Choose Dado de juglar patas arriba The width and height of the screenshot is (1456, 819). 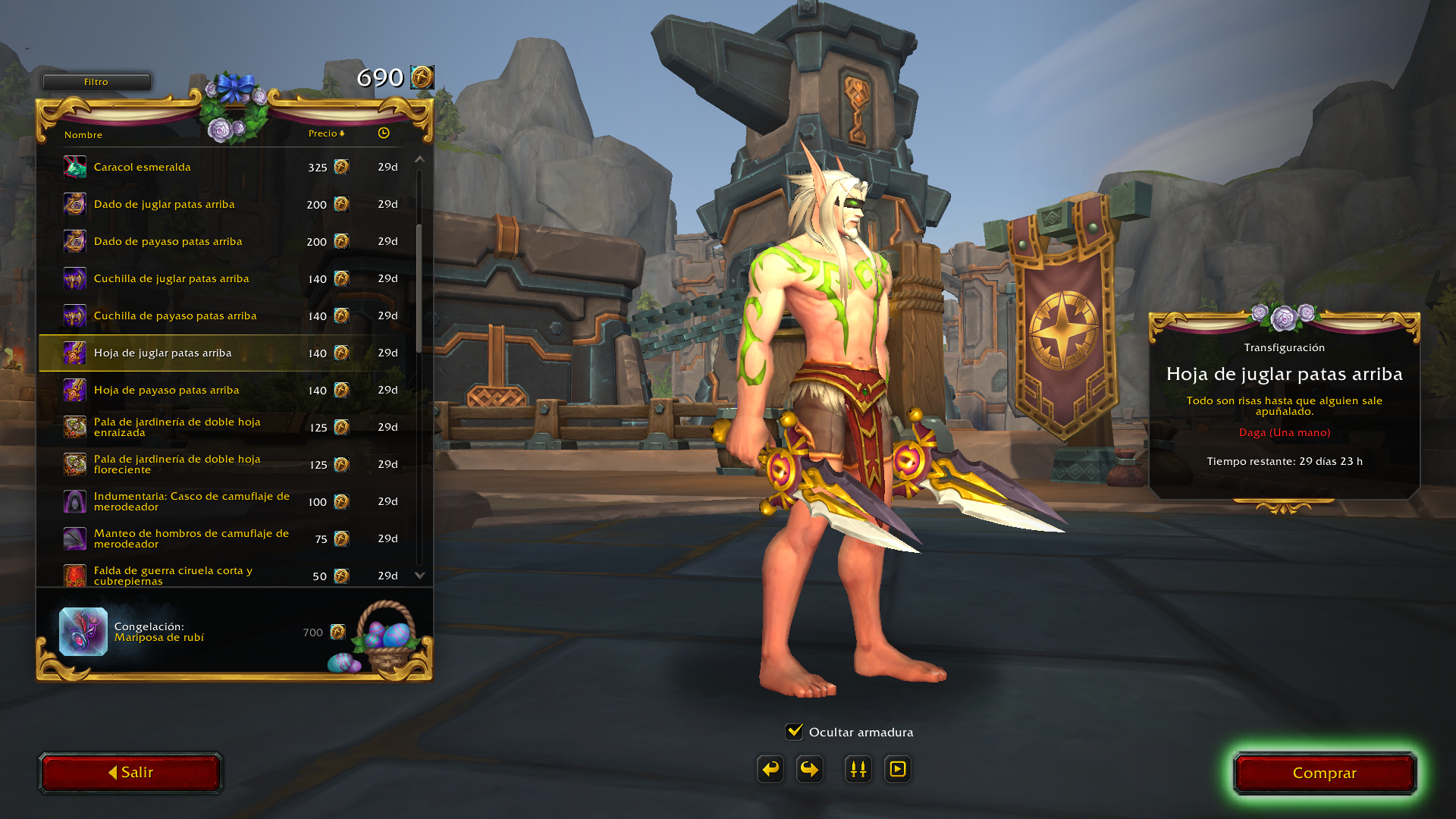[x=164, y=204]
